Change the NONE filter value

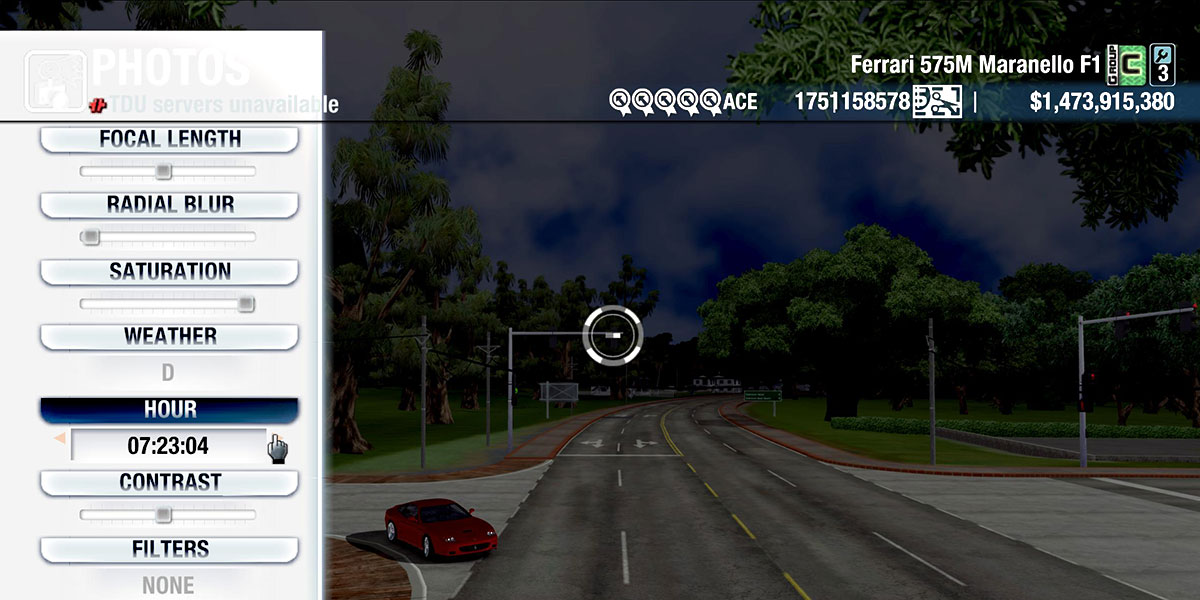point(168,585)
